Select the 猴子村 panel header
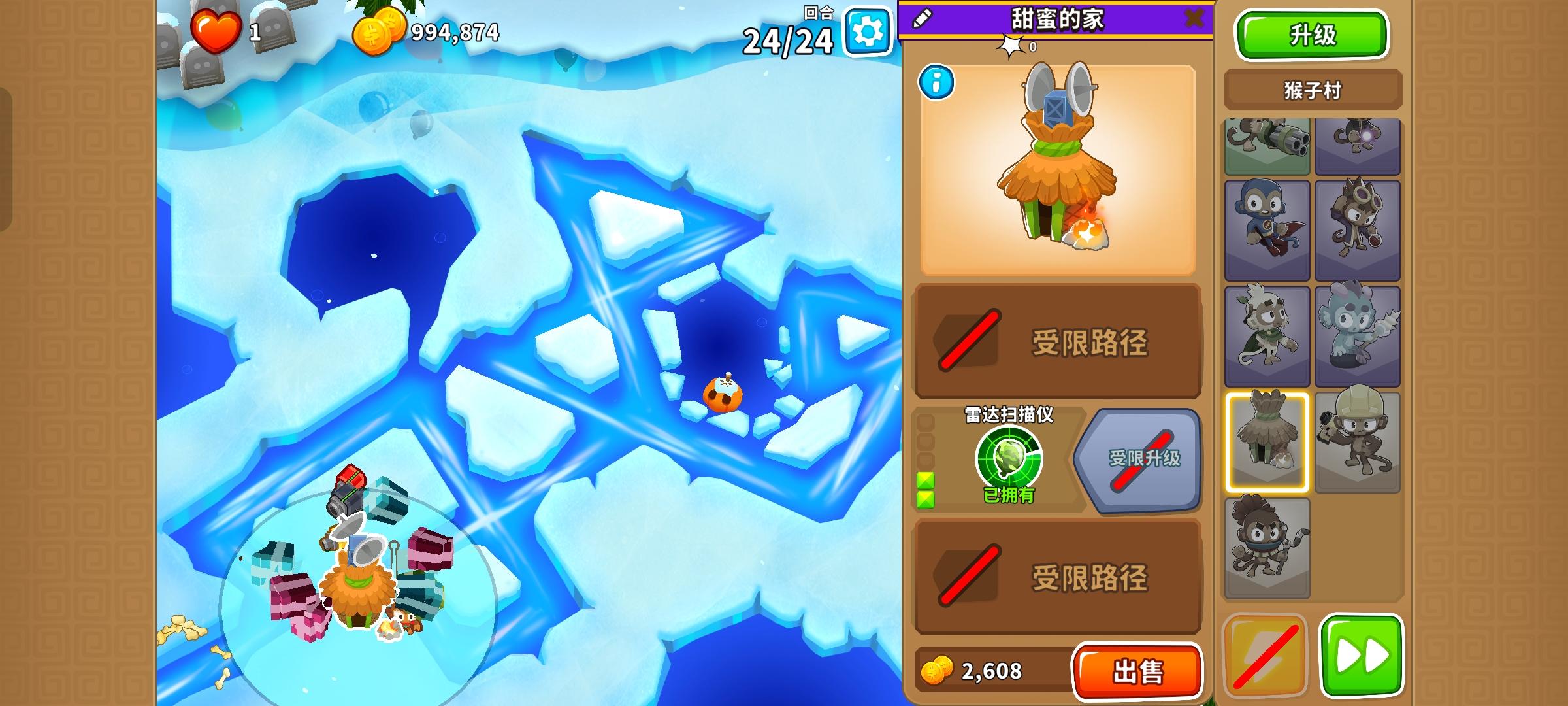The width and height of the screenshot is (1568, 706). [x=1312, y=88]
